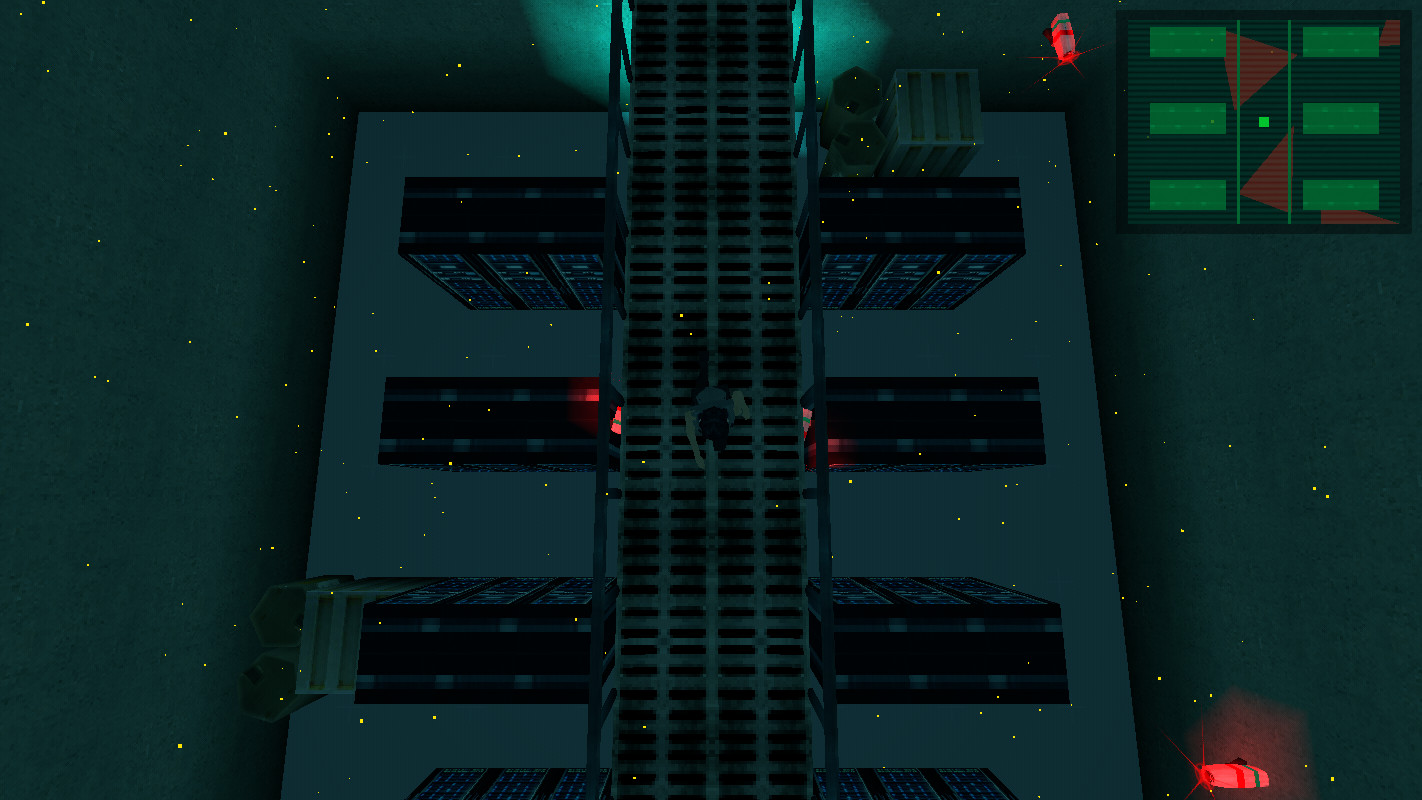Click the green room blip at the minimap's top-left
The width and height of the screenshot is (1422, 800).
[1186, 40]
